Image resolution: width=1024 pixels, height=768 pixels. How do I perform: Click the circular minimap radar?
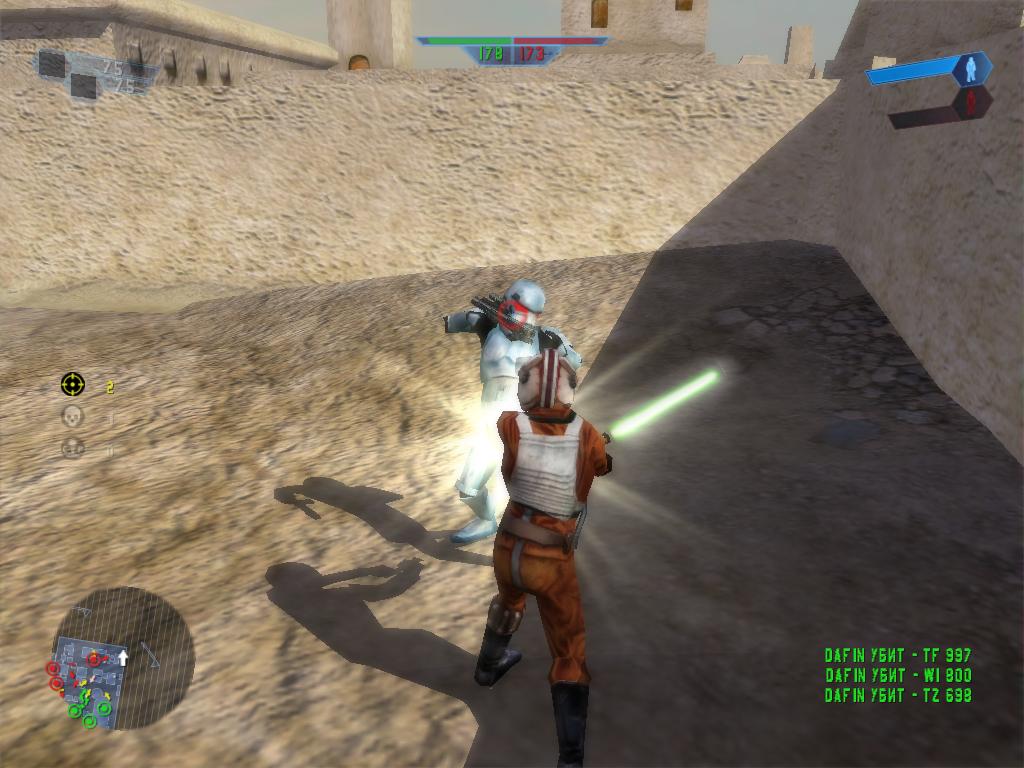click(123, 657)
